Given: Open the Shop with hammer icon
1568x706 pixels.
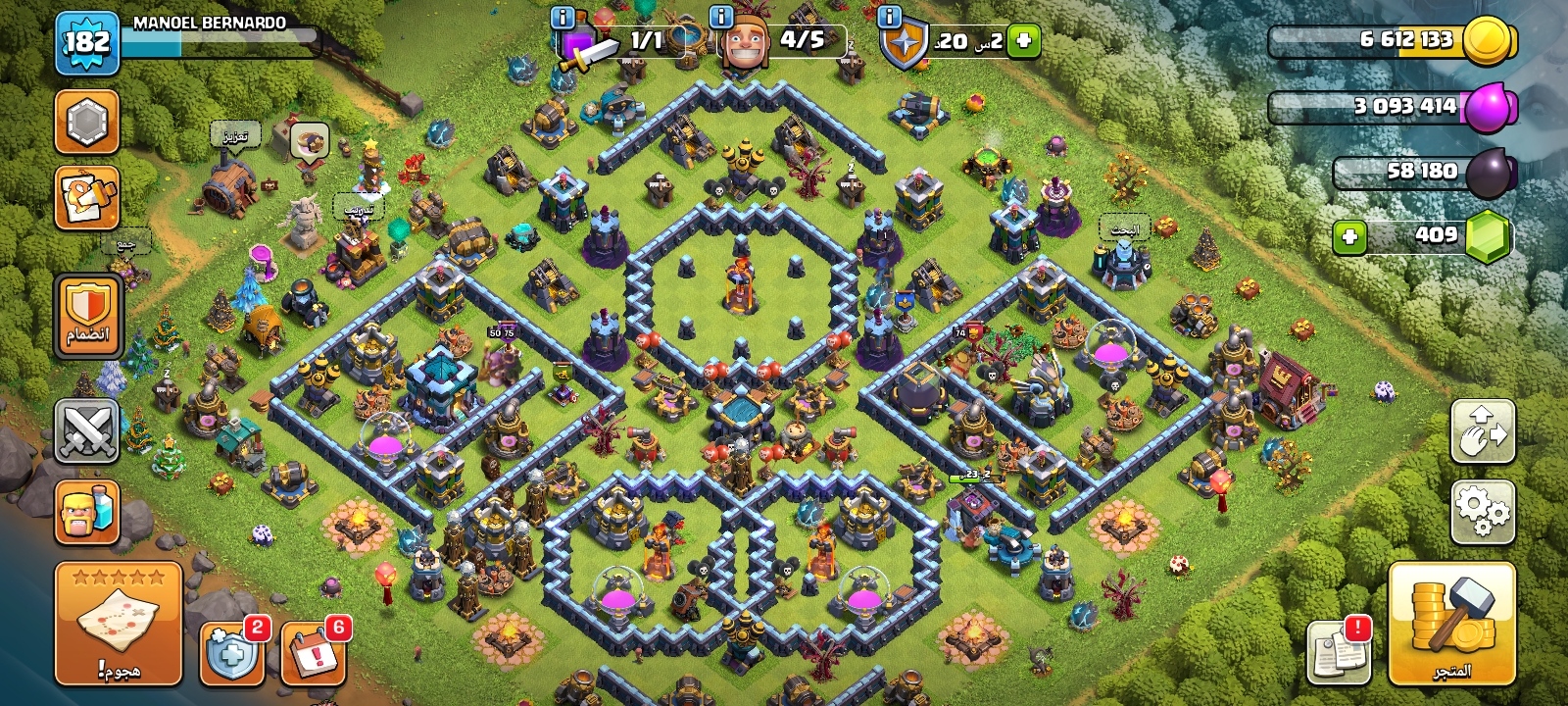Looking at the screenshot, I should coord(1451,624).
